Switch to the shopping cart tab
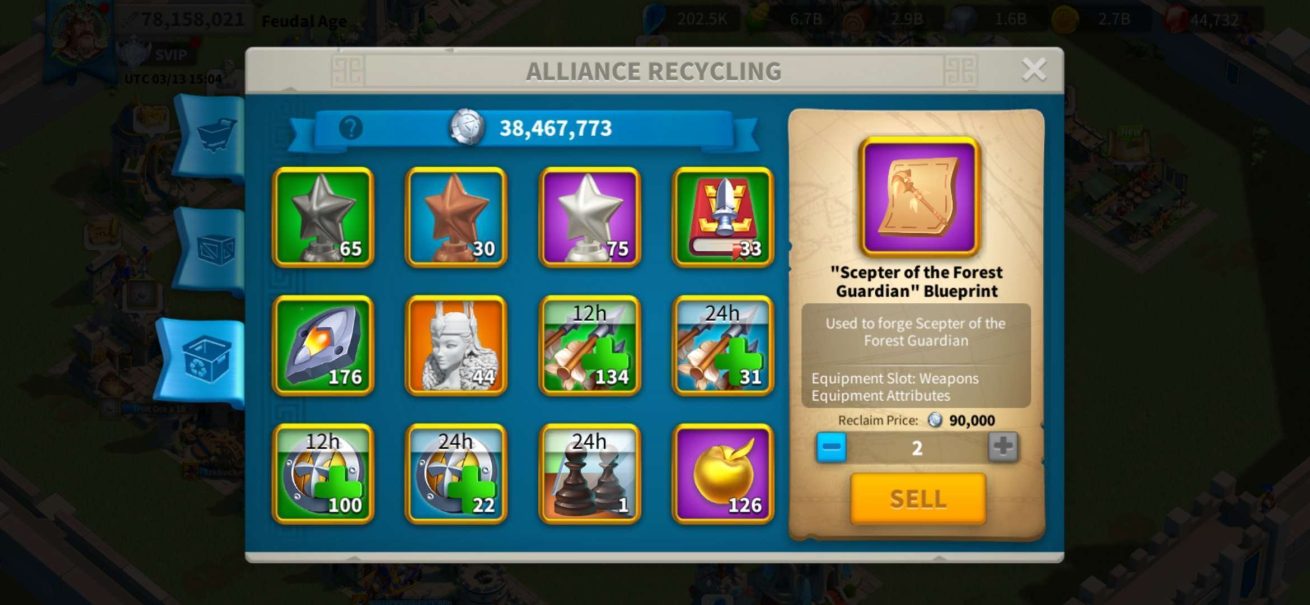1310x605 pixels. pos(213,135)
